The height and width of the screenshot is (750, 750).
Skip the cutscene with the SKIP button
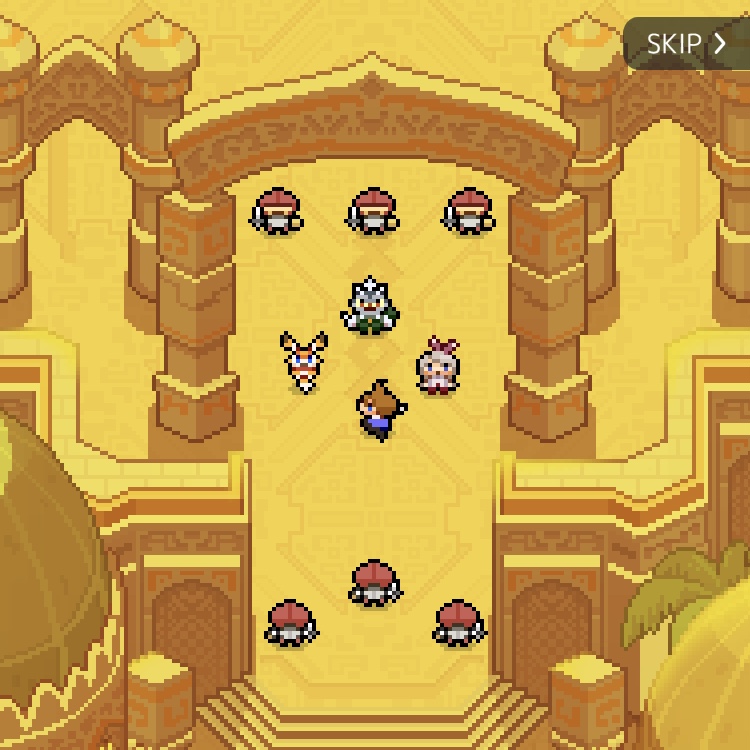686,44
